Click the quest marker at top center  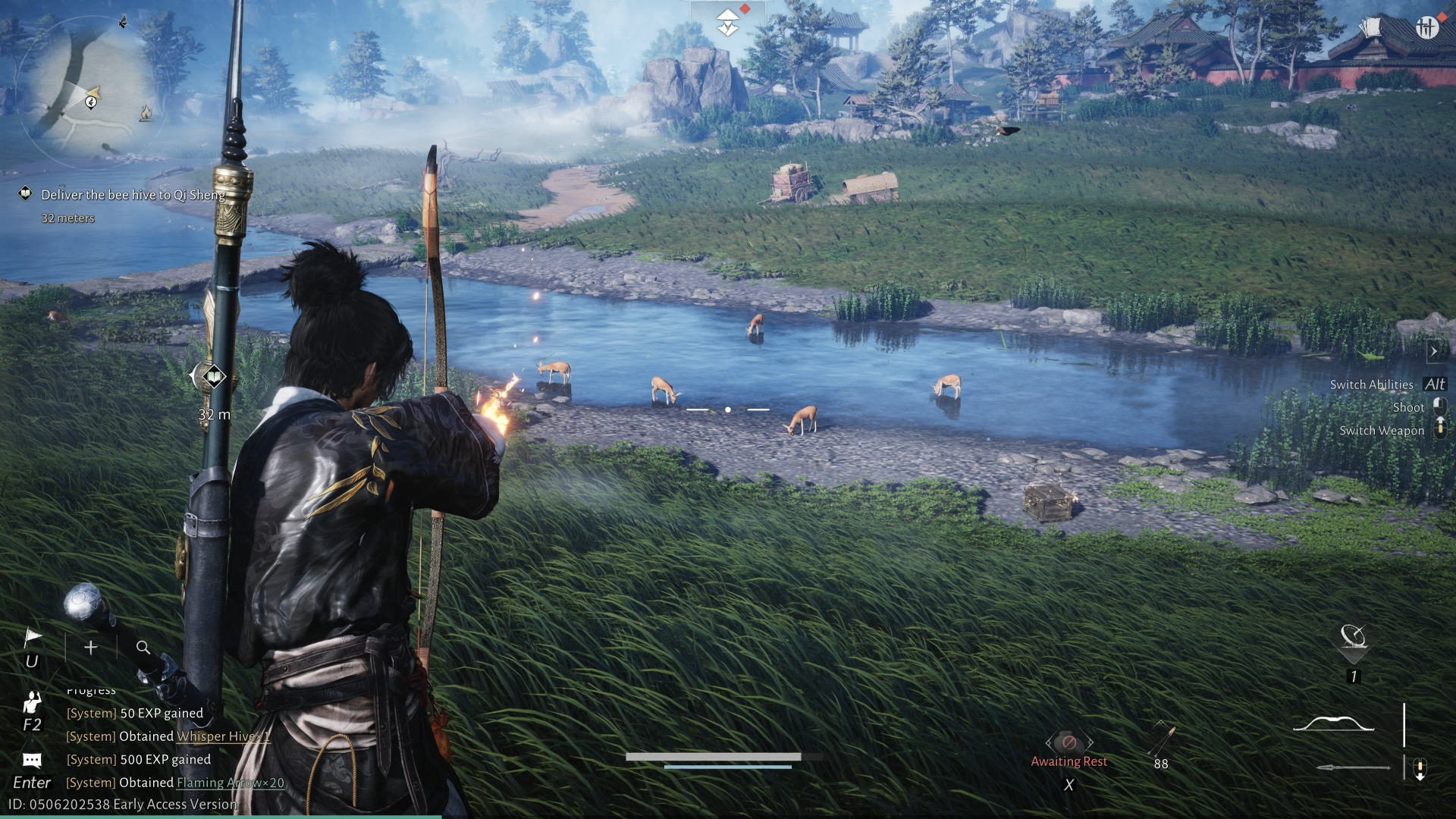coord(728,21)
